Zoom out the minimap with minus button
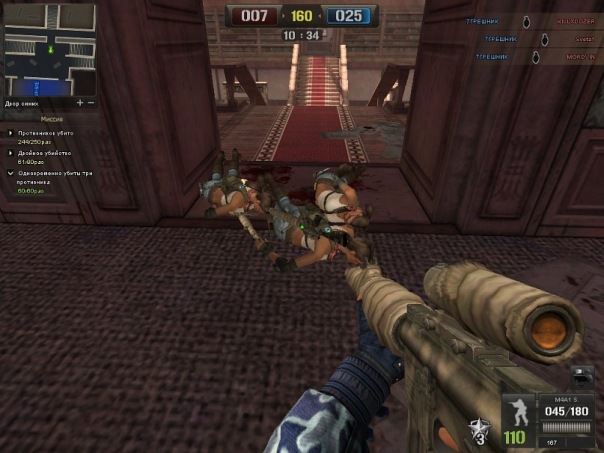Viewport: 604px width, 453px height. point(91,102)
